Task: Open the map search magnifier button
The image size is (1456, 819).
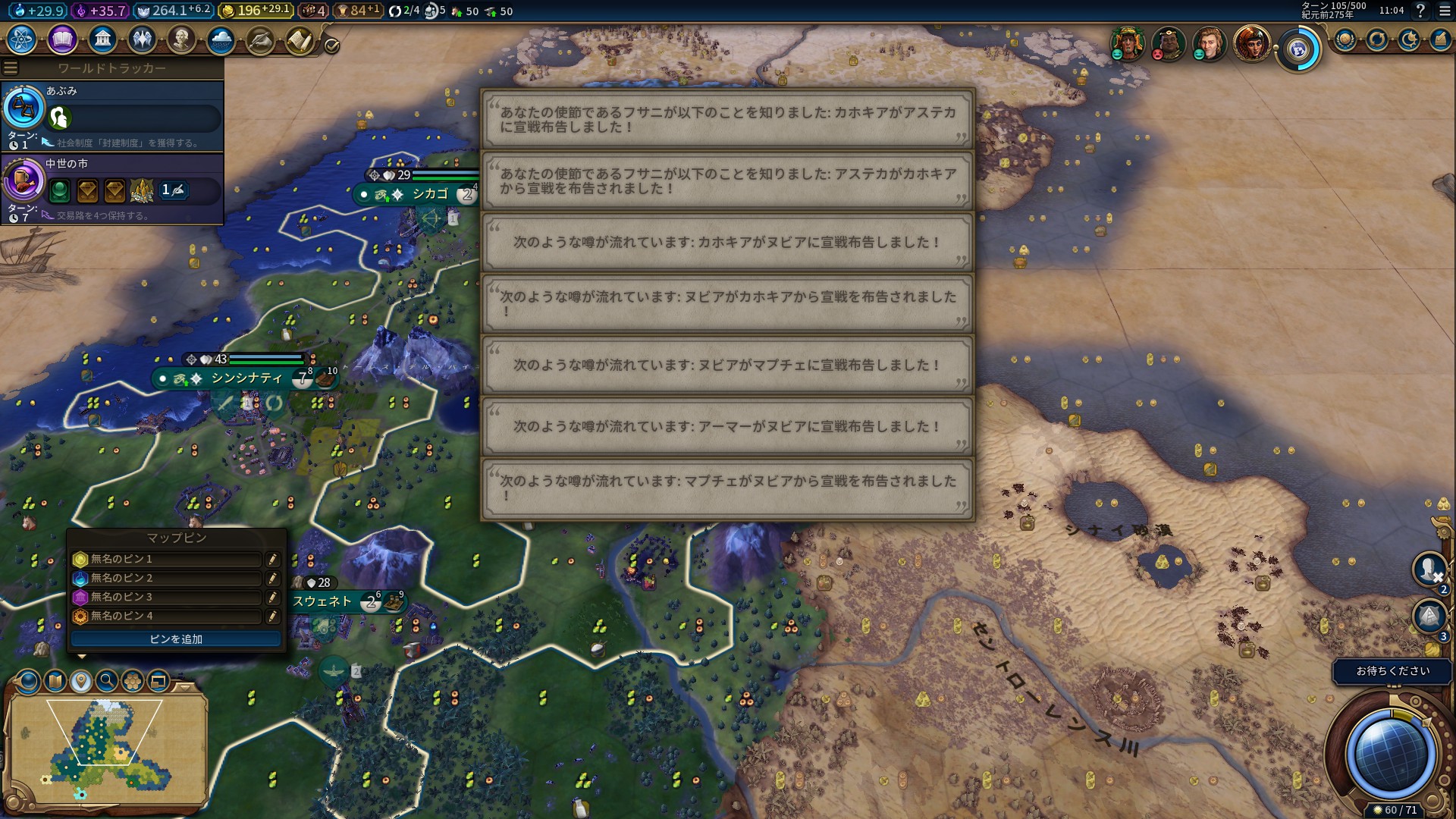Action: (x=107, y=681)
